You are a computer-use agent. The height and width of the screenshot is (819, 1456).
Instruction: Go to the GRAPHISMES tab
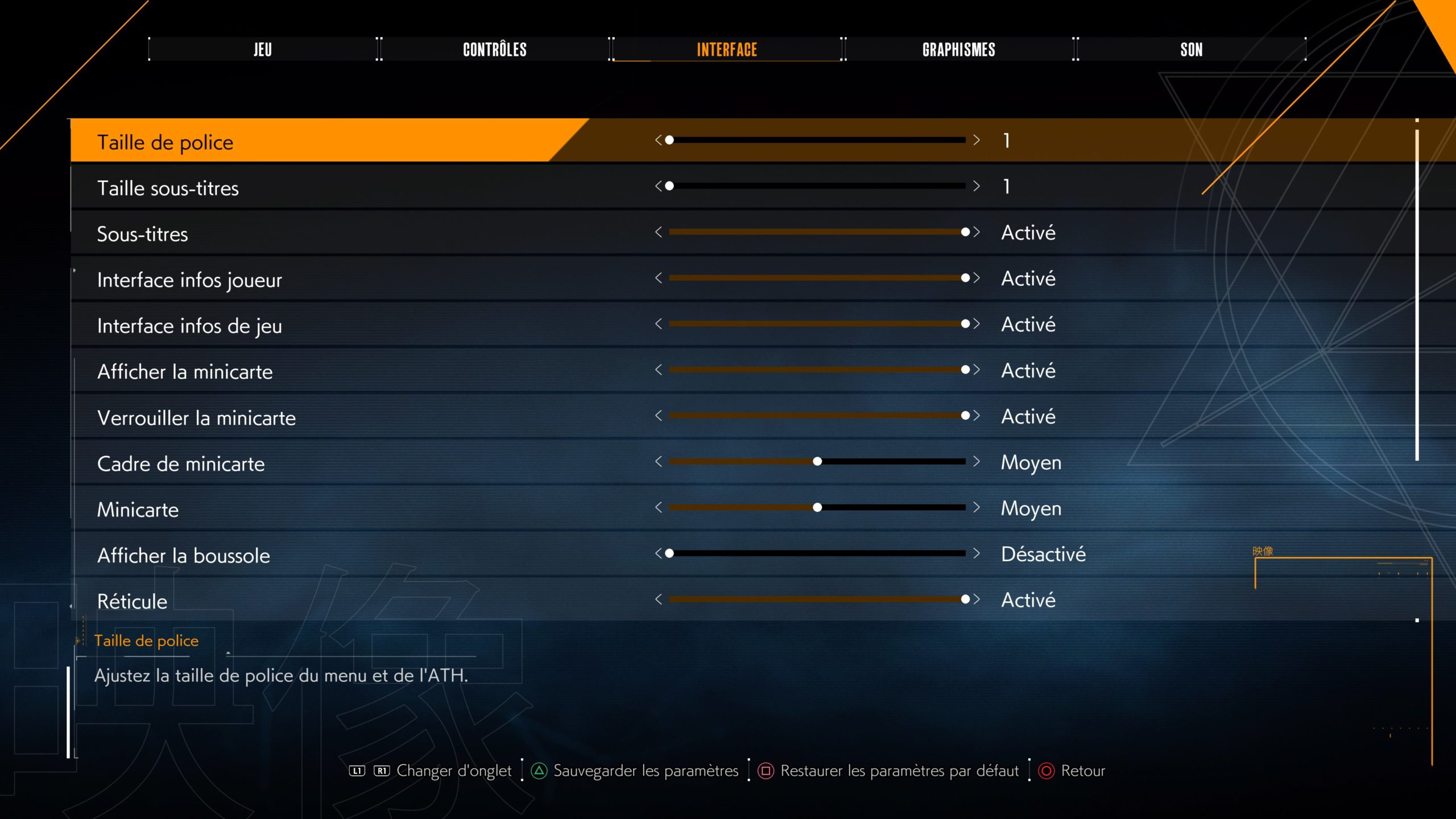pos(959,49)
